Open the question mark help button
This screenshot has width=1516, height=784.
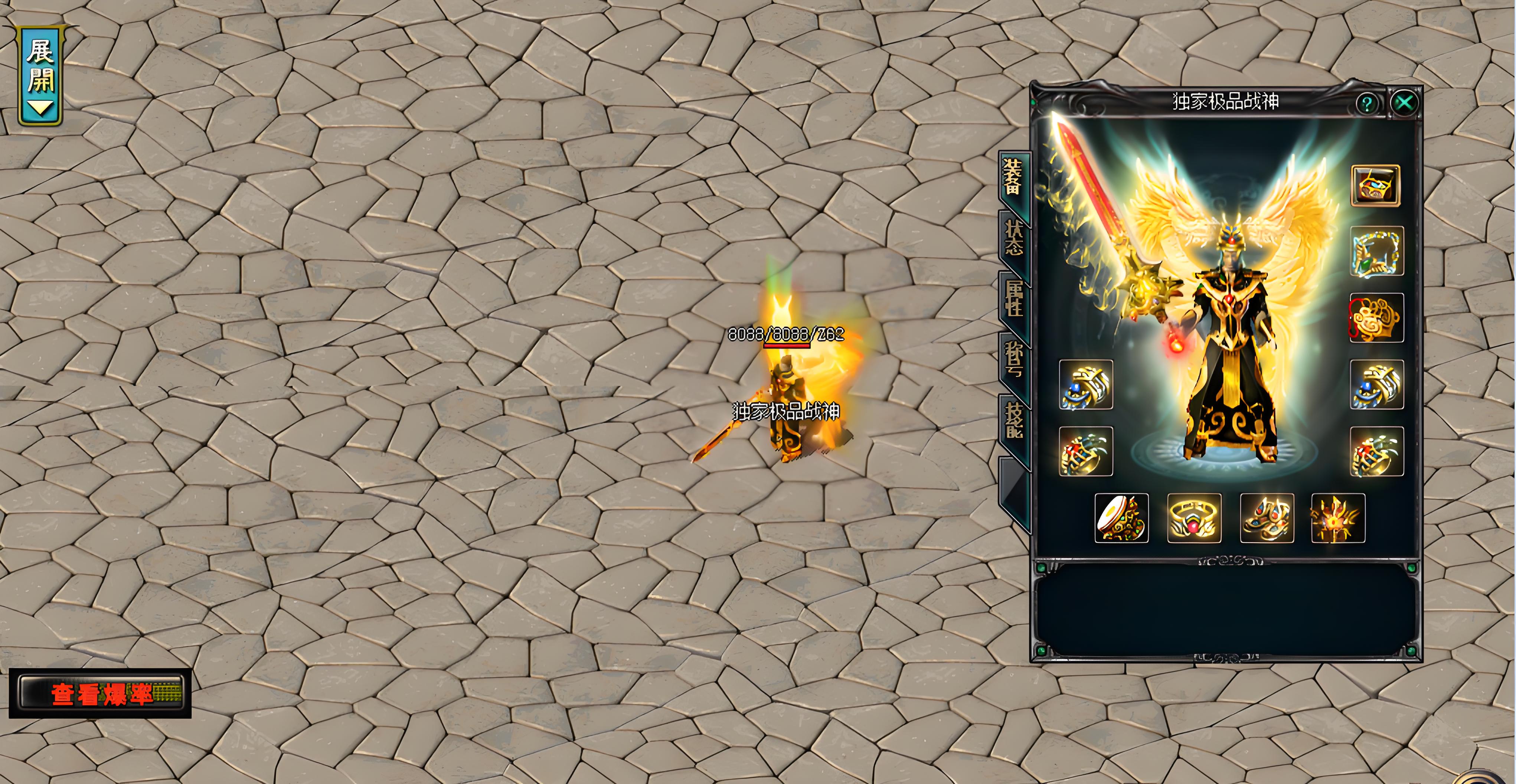(1366, 104)
